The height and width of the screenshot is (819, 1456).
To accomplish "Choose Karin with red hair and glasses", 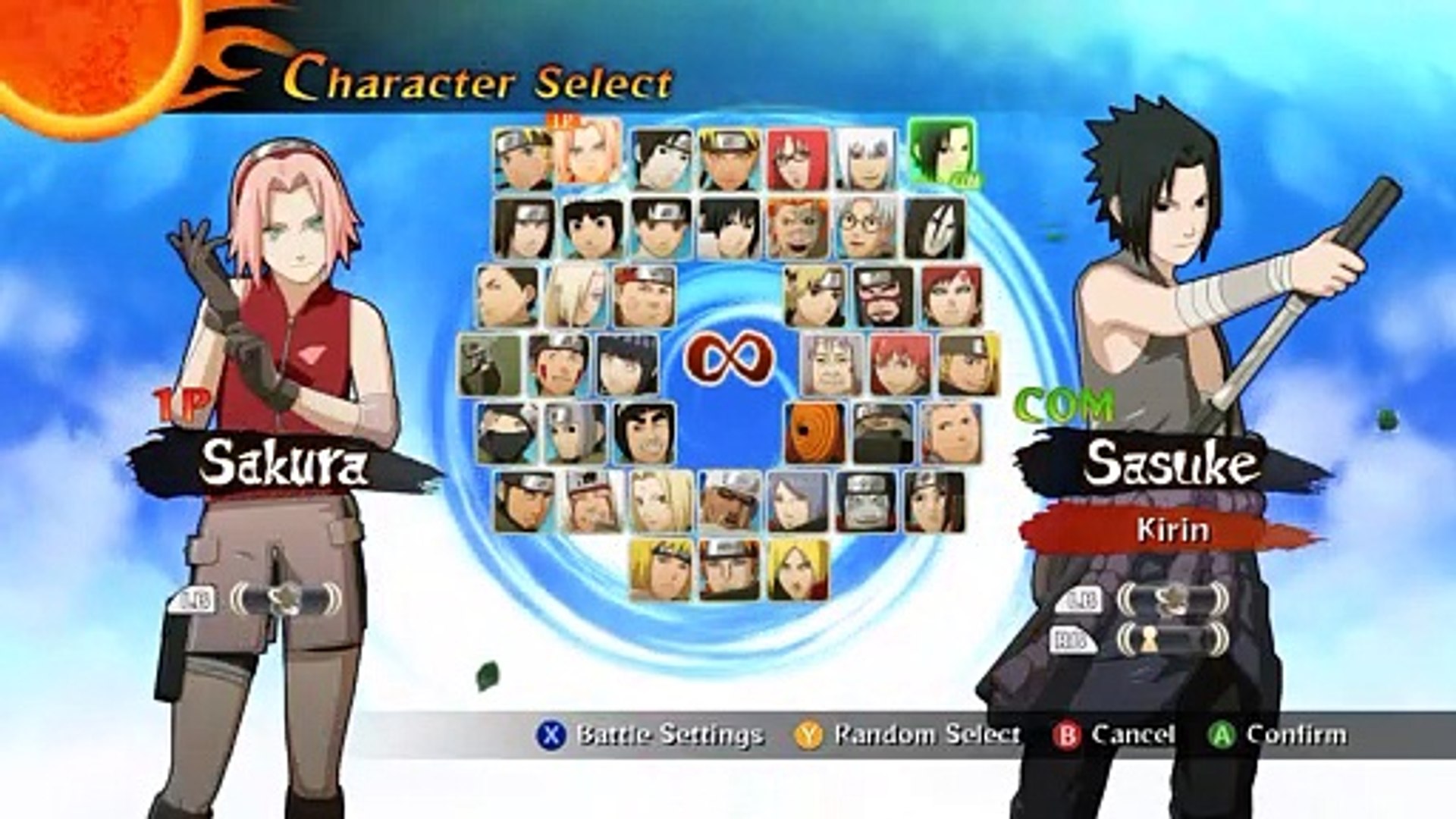I will 798,159.
